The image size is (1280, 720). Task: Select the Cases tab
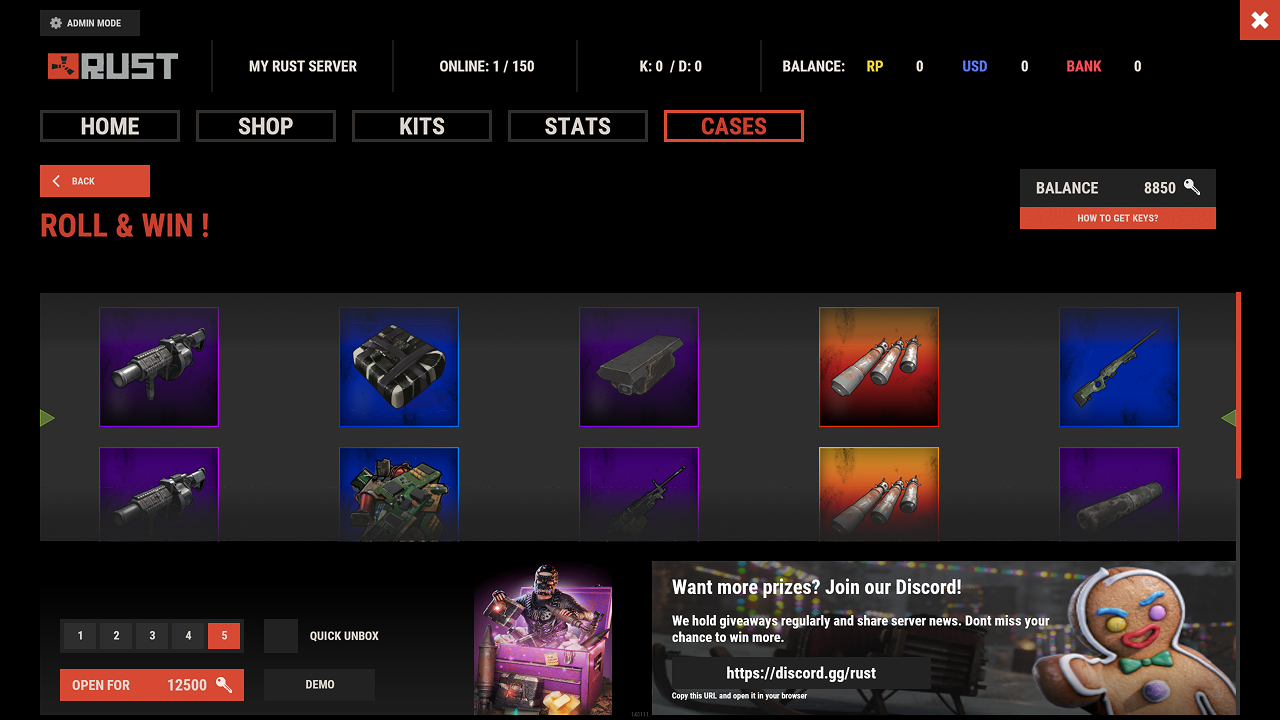pyautogui.click(x=734, y=126)
